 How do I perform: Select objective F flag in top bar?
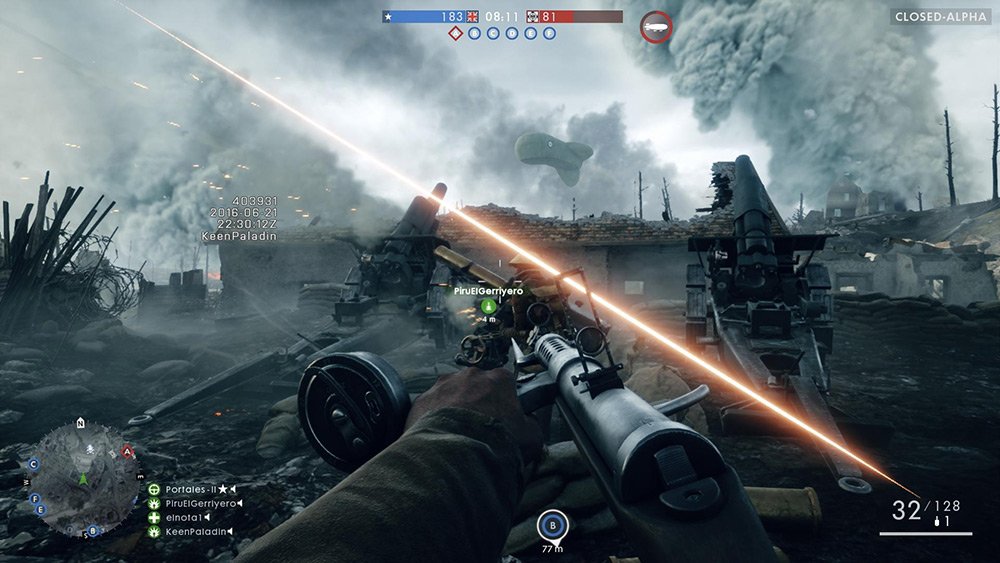pyautogui.click(x=549, y=33)
